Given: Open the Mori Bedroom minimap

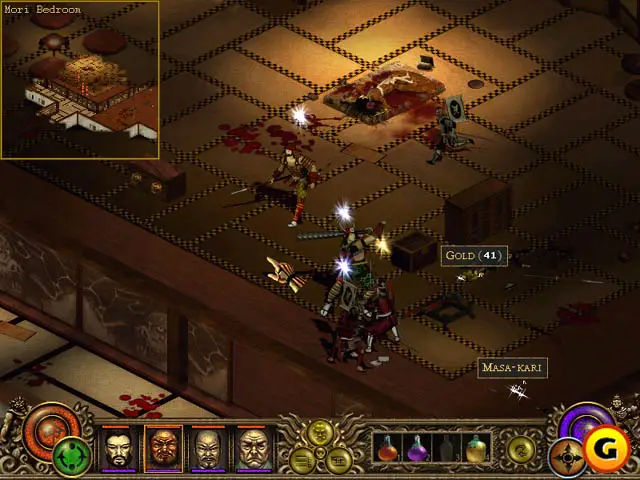Looking at the screenshot, I should click(80, 80).
